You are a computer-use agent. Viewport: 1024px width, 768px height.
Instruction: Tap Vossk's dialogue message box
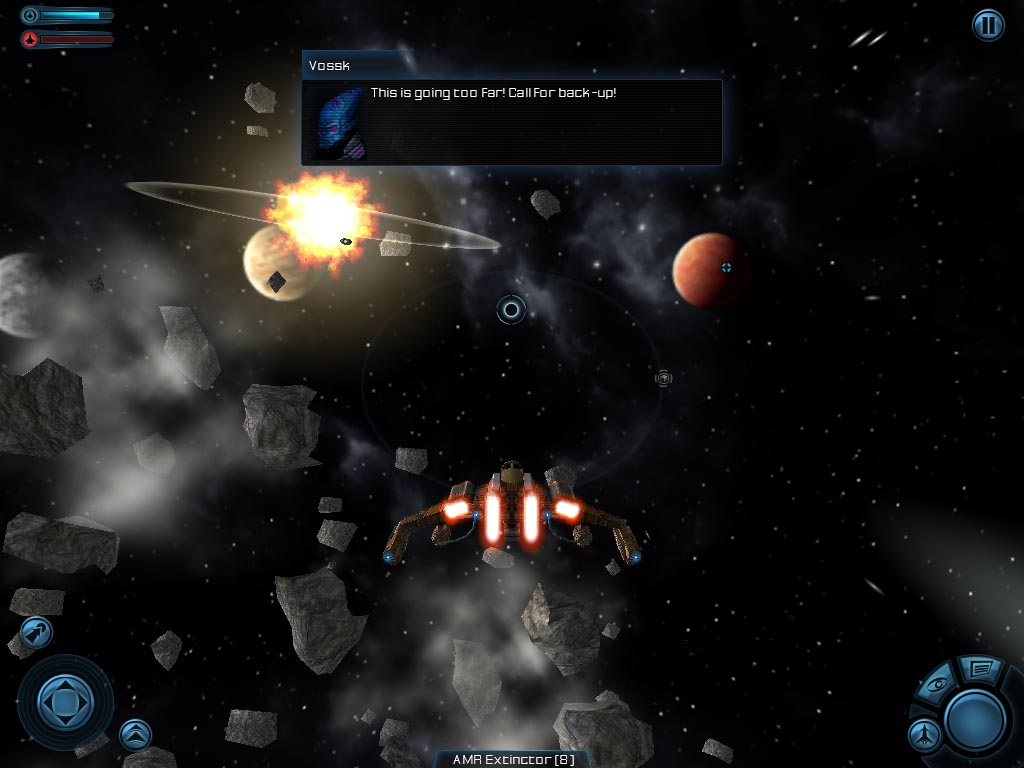(x=512, y=122)
